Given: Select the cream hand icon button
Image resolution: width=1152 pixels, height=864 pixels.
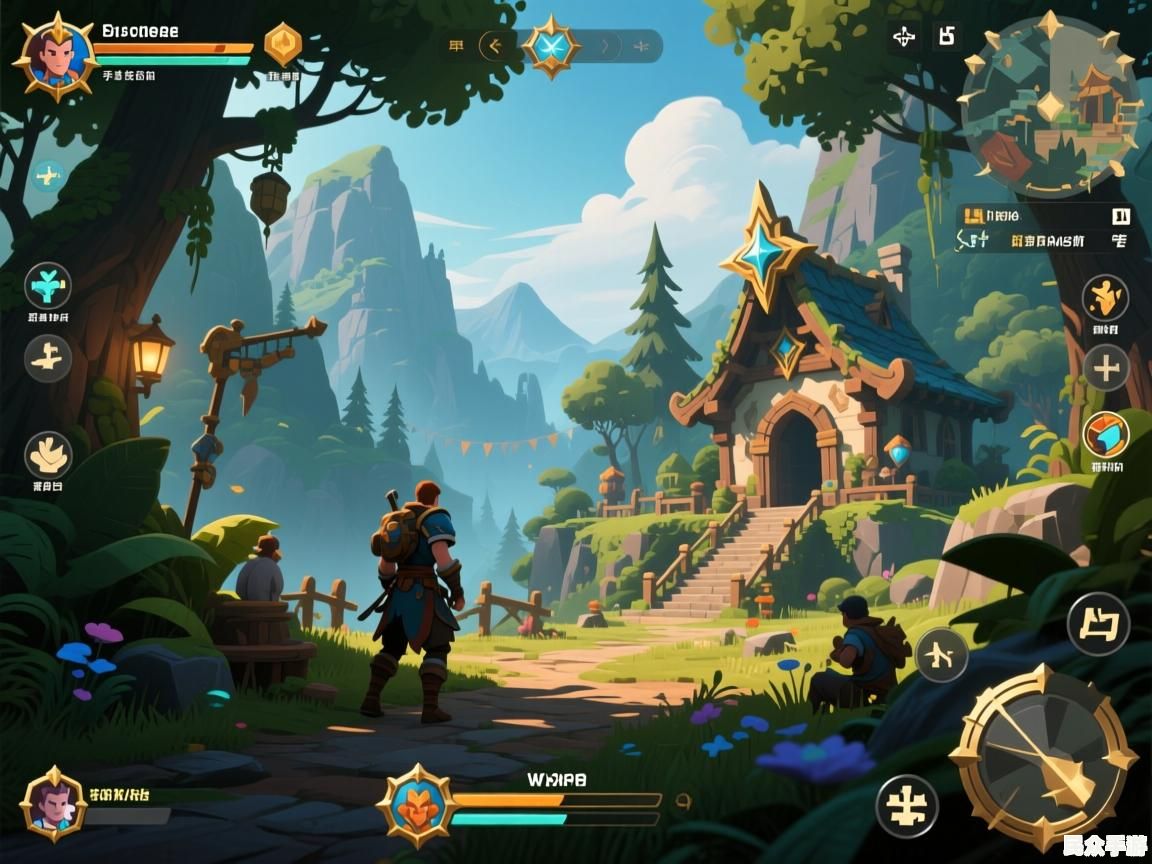Looking at the screenshot, I should click(48, 455).
